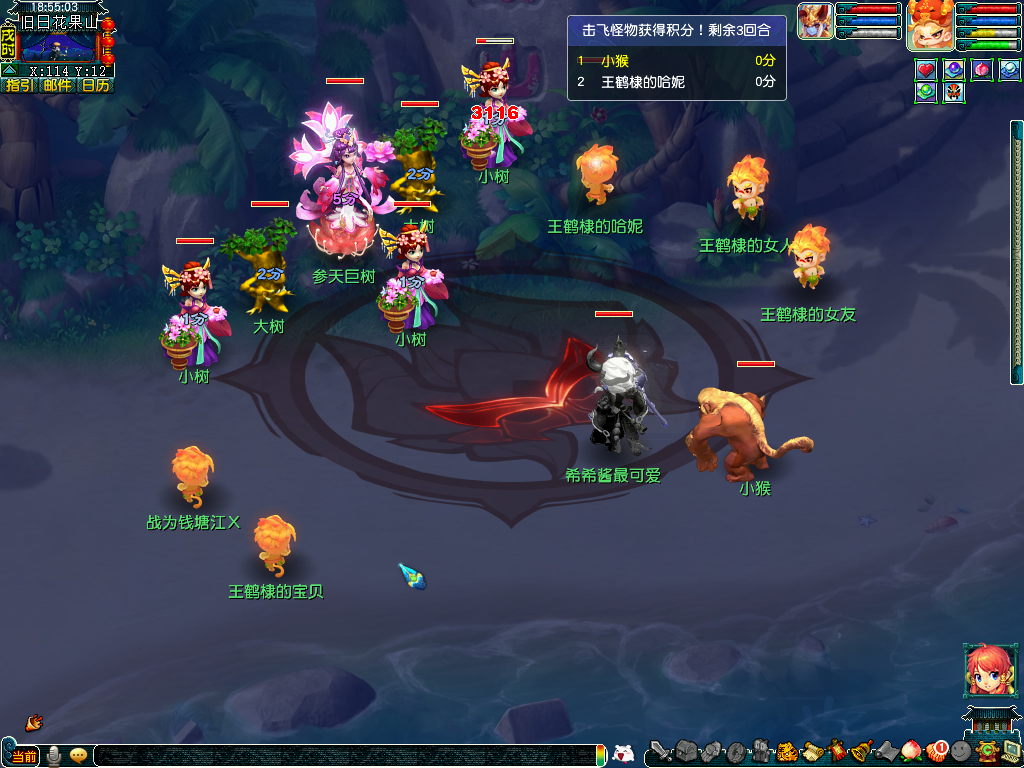Image resolution: width=1024 pixels, height=768 pixels.
Task: Open the 指引 guide button
Action: pyautogui.click(x=19, y=85)
